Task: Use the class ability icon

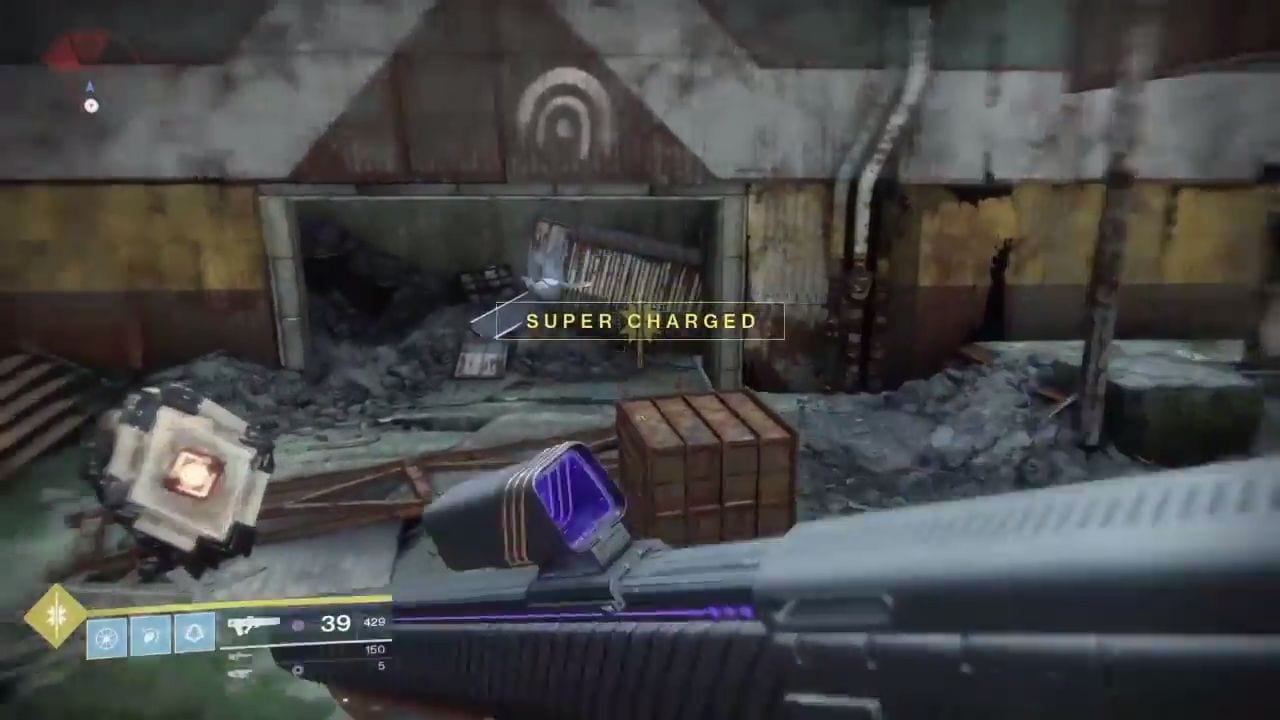Action: pos(194,633)
